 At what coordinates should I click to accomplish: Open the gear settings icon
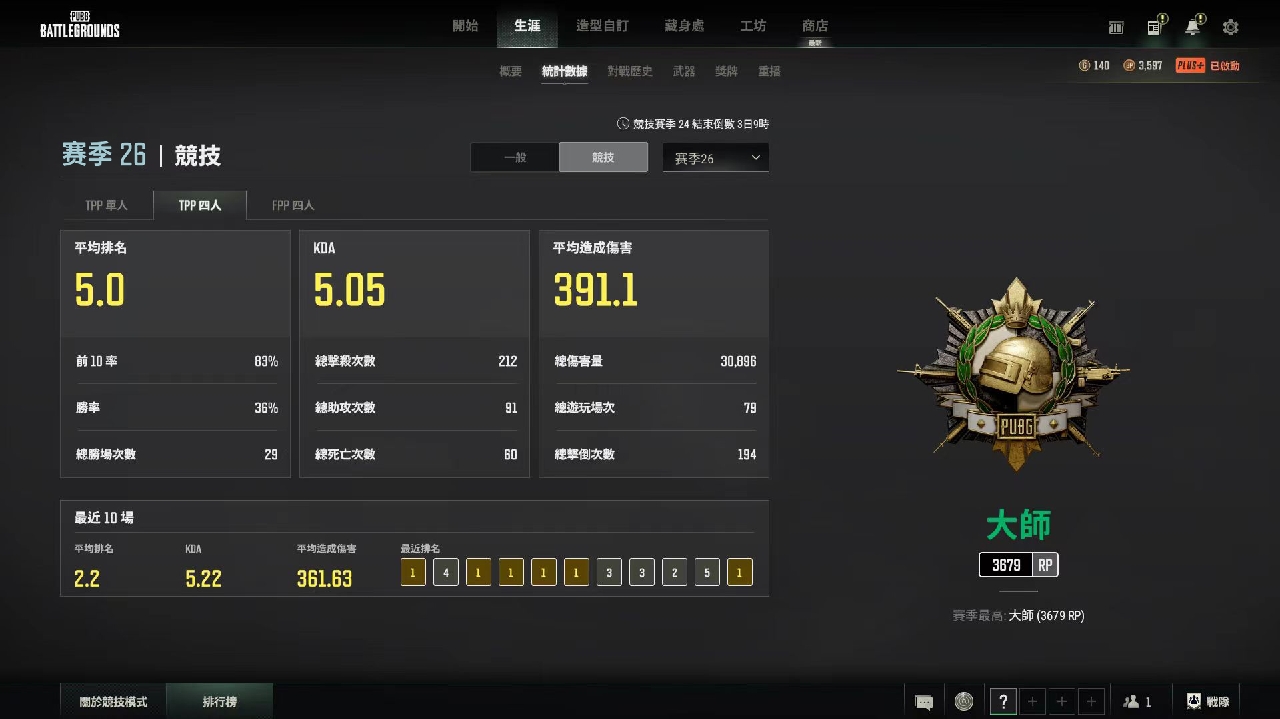1230,27
